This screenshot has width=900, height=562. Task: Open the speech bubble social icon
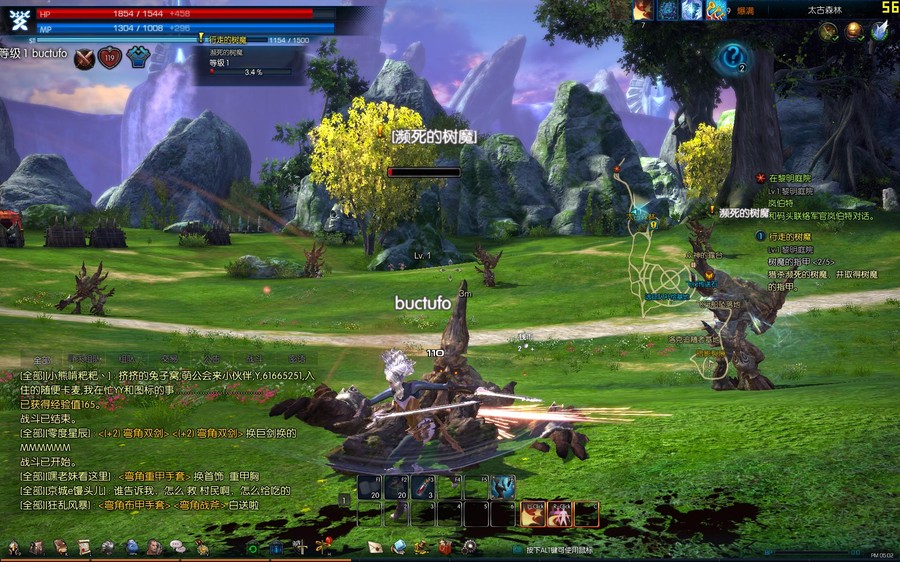[177, 547]
